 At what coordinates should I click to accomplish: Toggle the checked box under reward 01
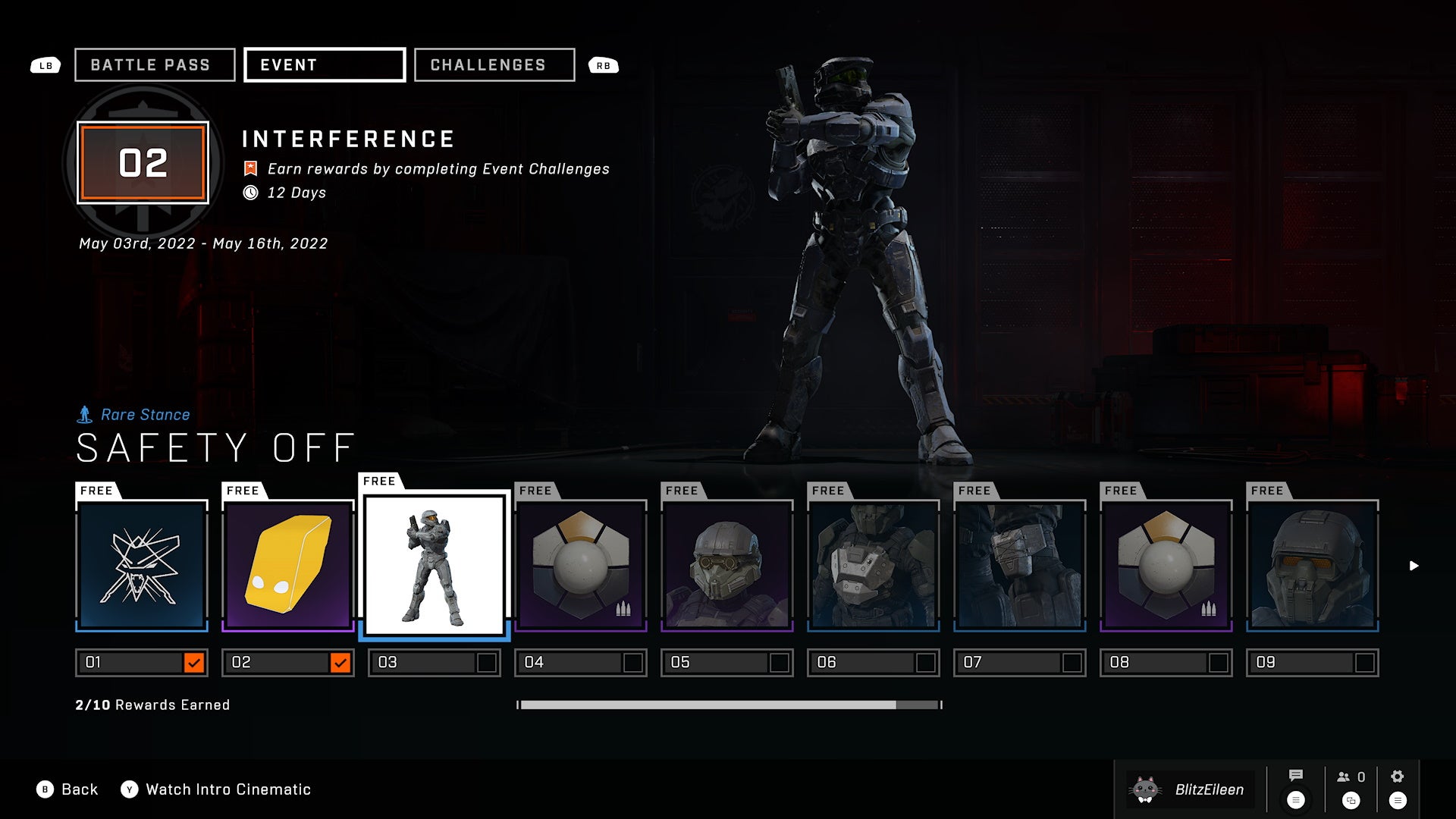tap(195, 662)
